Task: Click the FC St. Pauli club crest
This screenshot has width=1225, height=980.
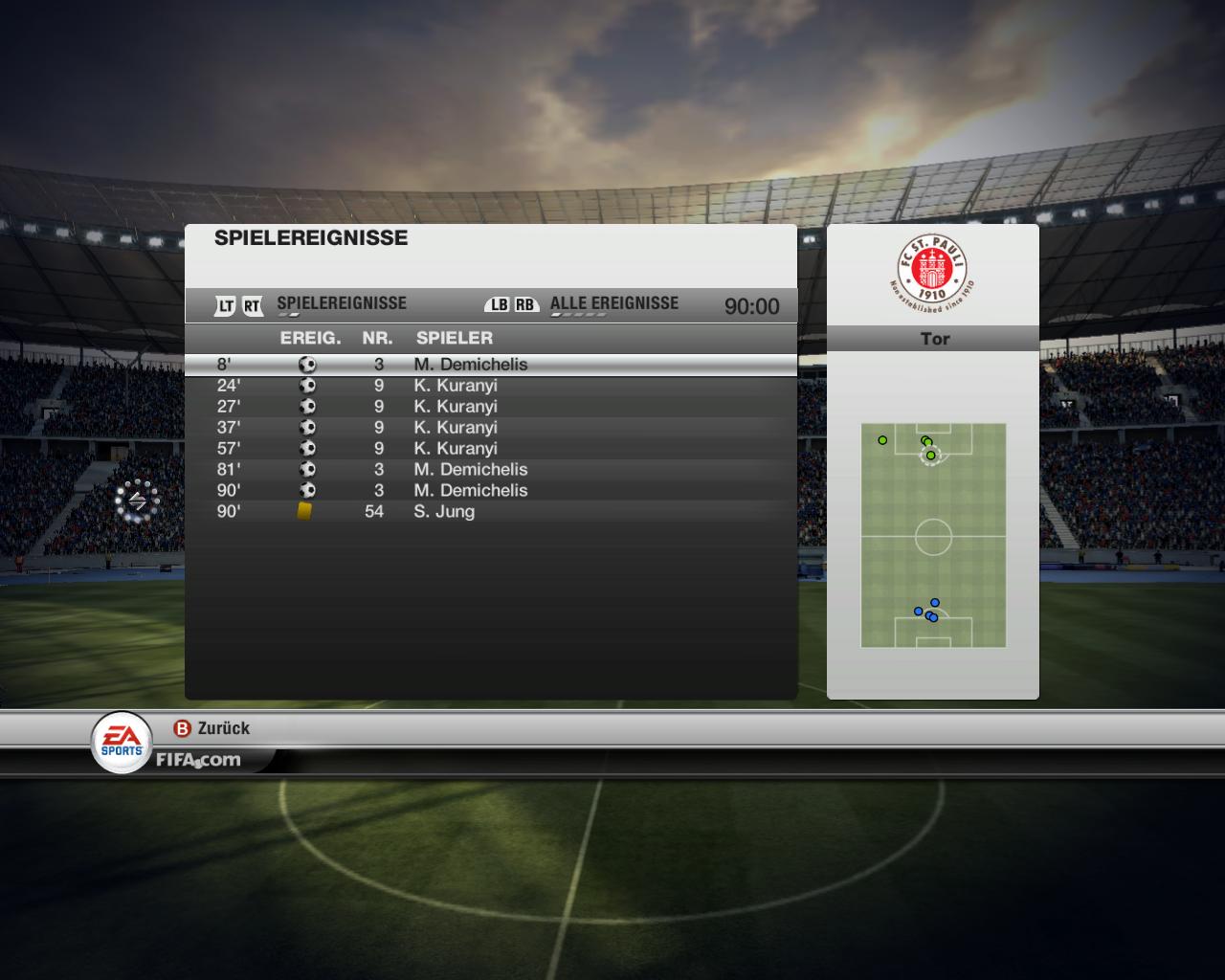Action: [932, 272]
